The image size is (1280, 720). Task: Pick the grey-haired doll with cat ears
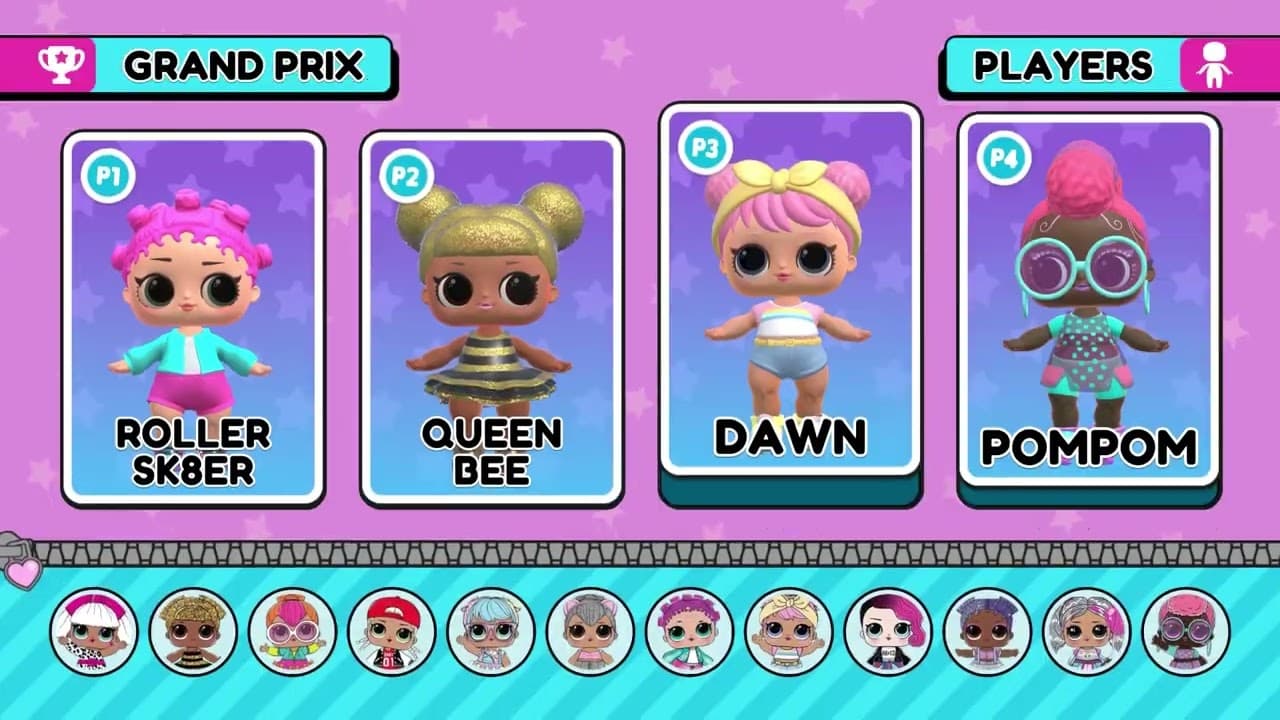coord(590,632)
